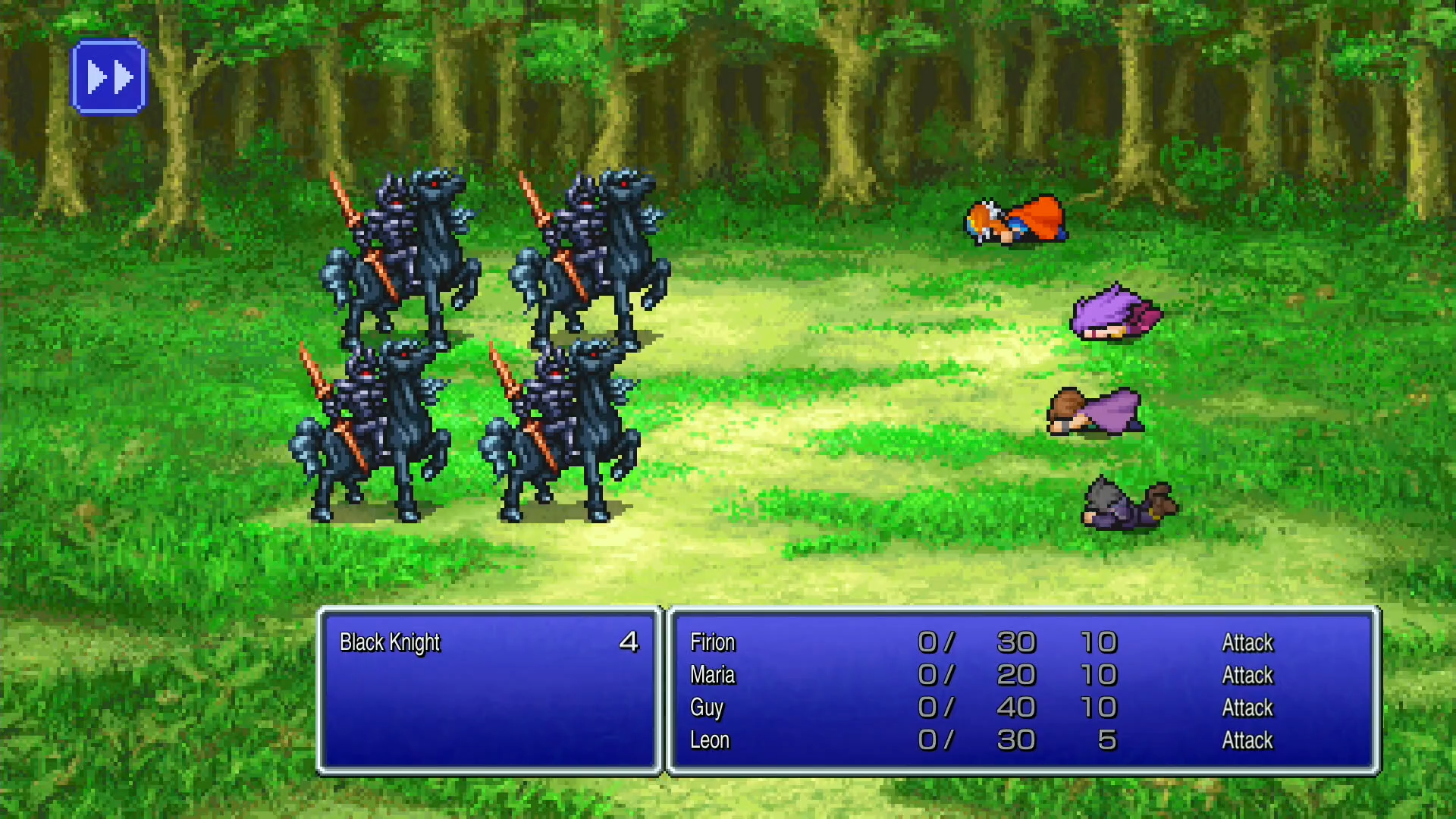
Task: Click Maria's fallen purple-robed sprite
Action: [1111, 315]
